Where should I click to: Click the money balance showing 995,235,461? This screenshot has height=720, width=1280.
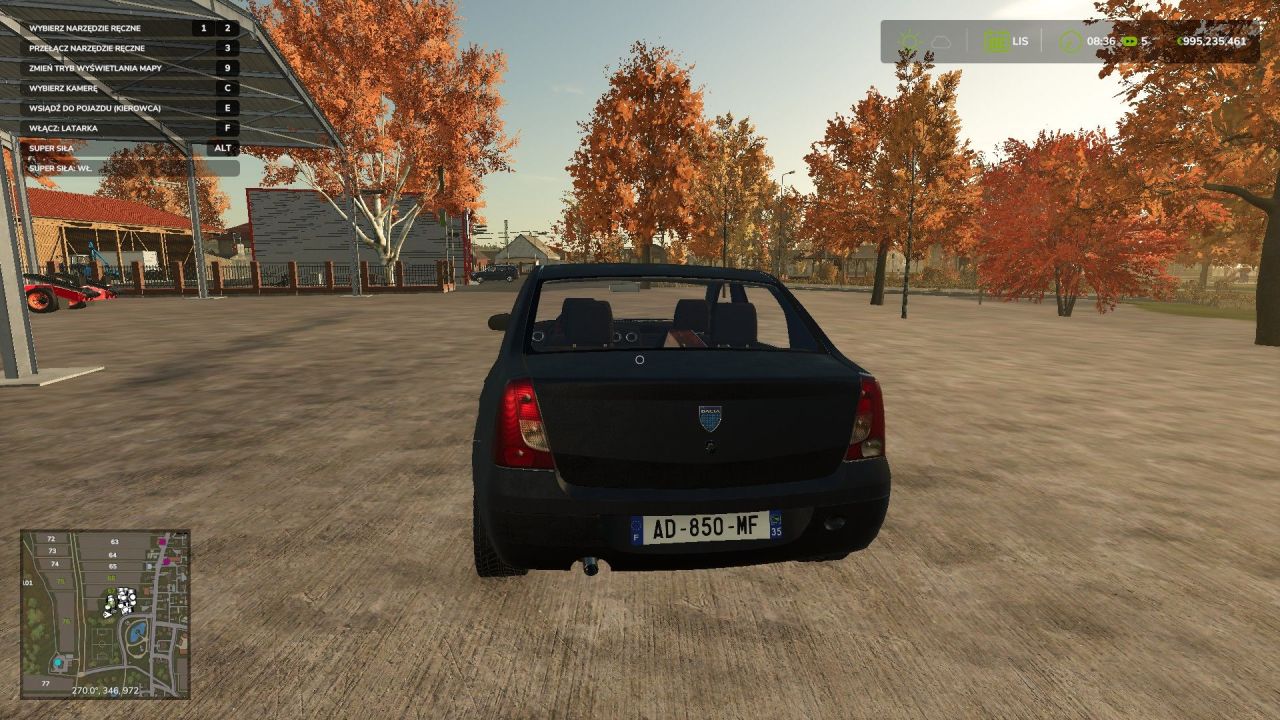tap(1213, 38)
